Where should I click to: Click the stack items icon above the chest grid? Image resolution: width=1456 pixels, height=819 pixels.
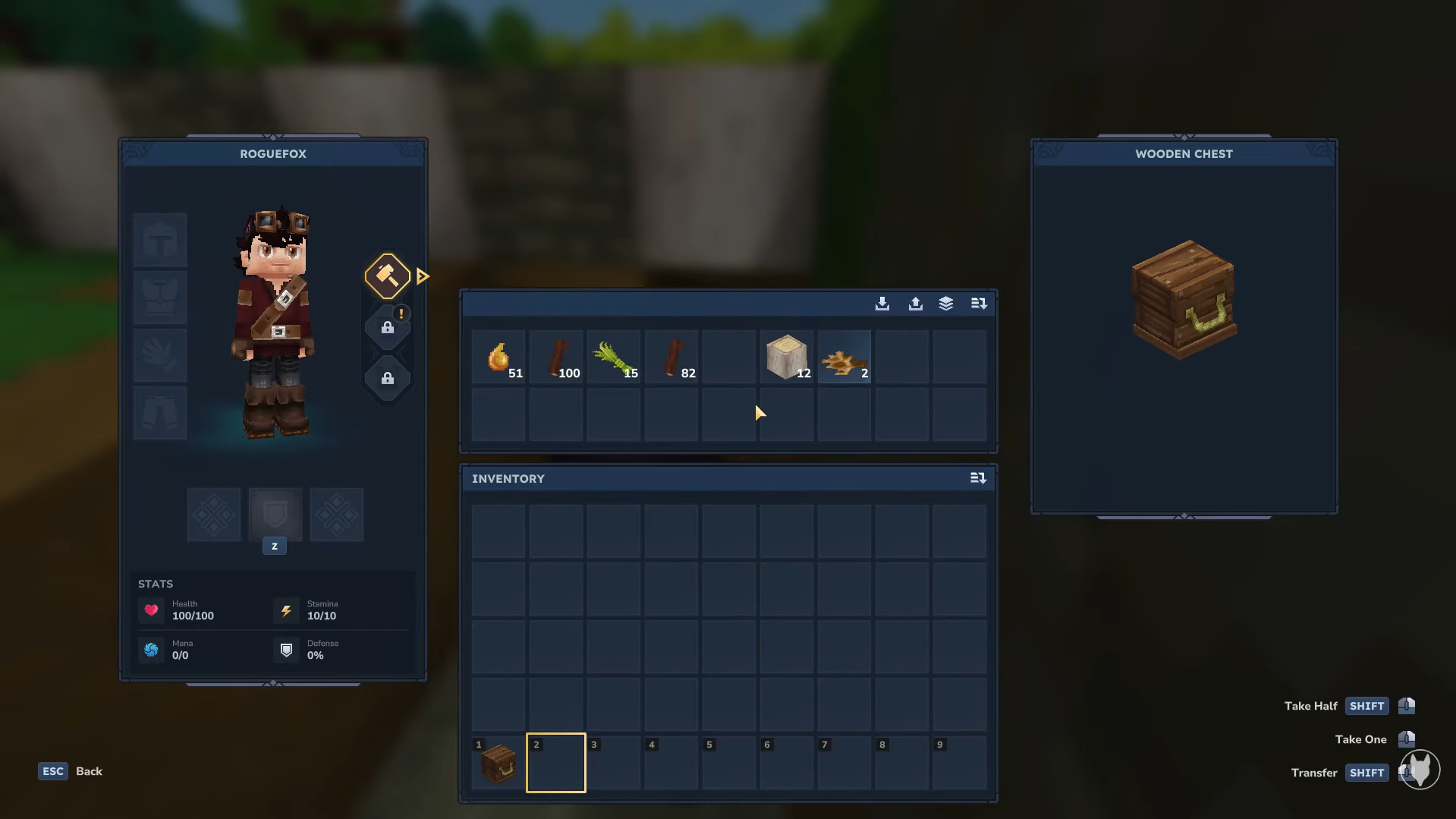coord(946,303)
